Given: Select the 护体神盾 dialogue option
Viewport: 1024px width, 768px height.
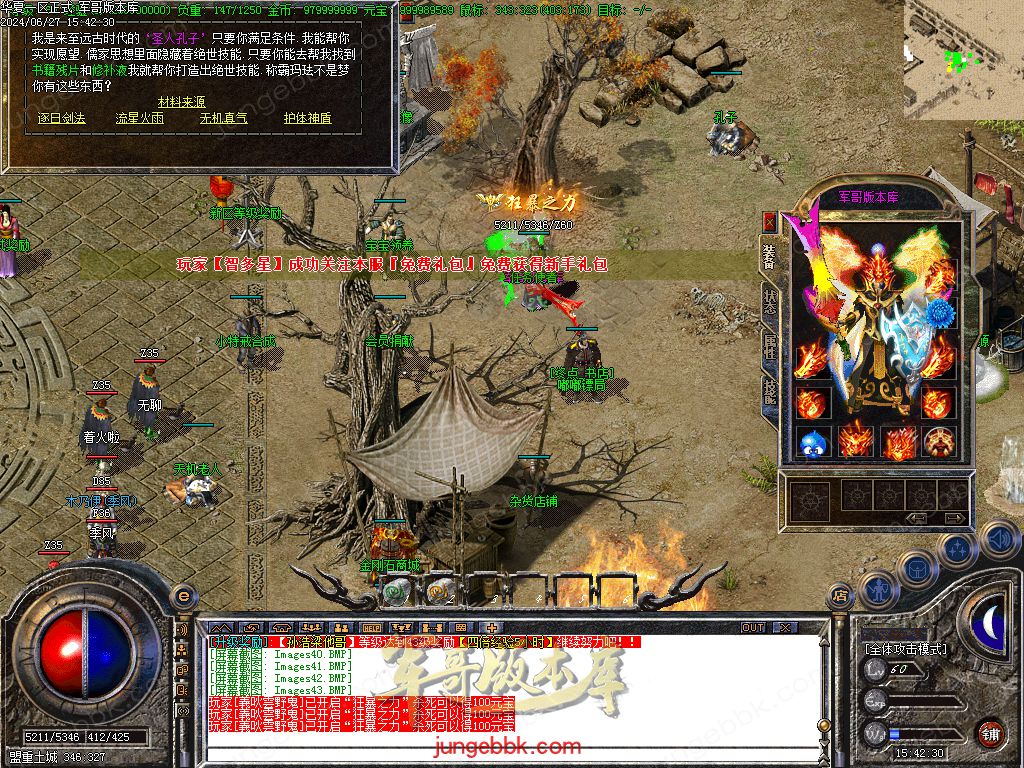Looking at the screenshot, I should point(307,118).
